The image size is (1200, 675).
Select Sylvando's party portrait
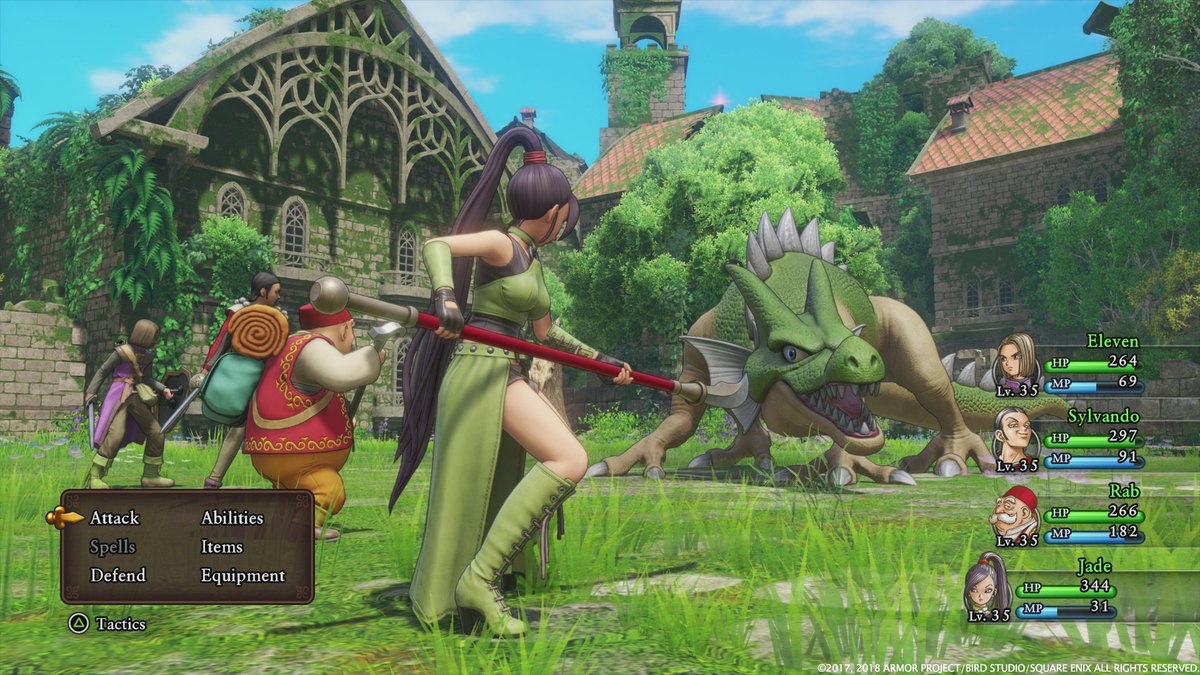click(x=1015, y=435)
